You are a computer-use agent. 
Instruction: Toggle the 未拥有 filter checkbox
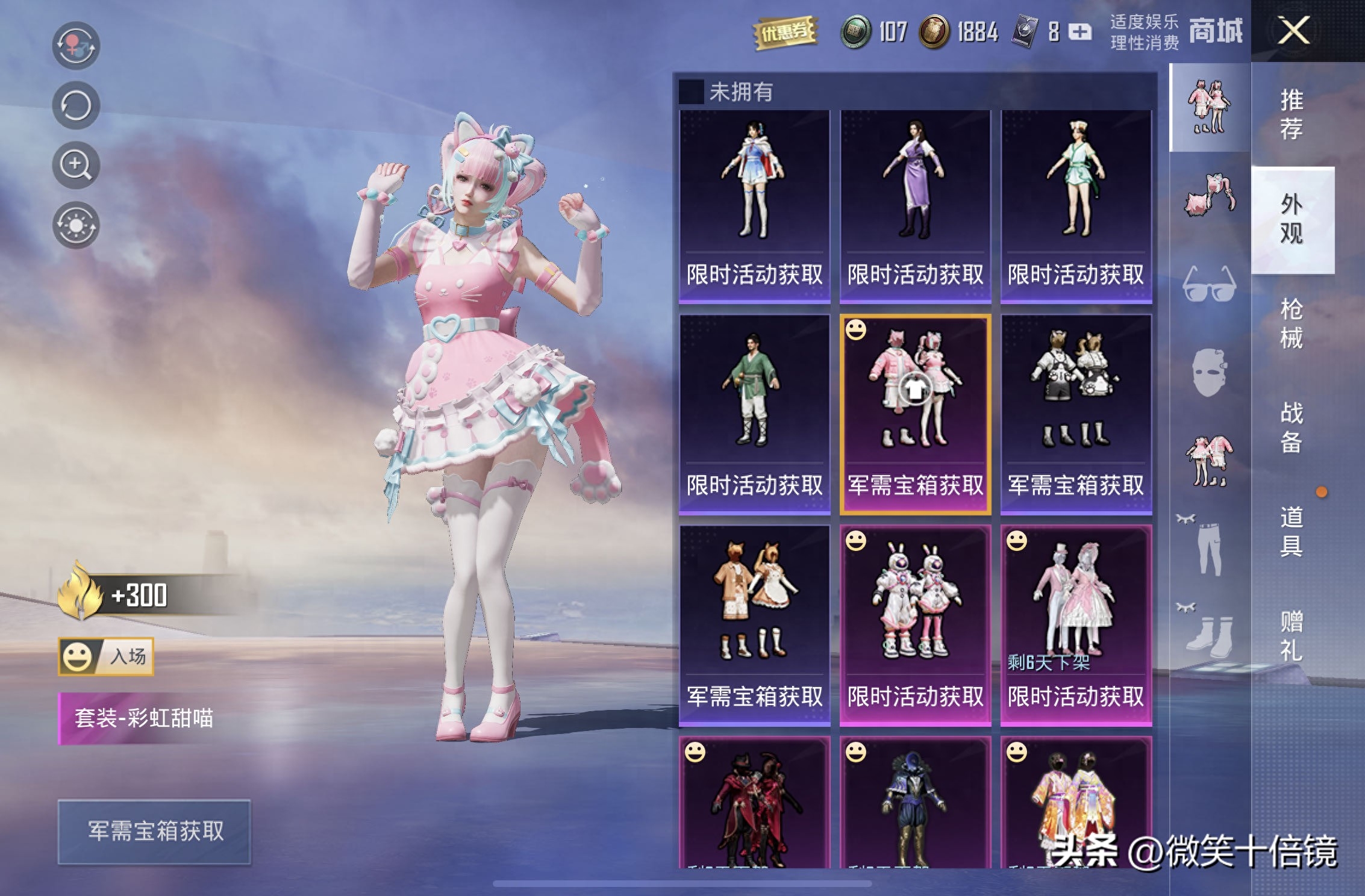coord(691,92)
